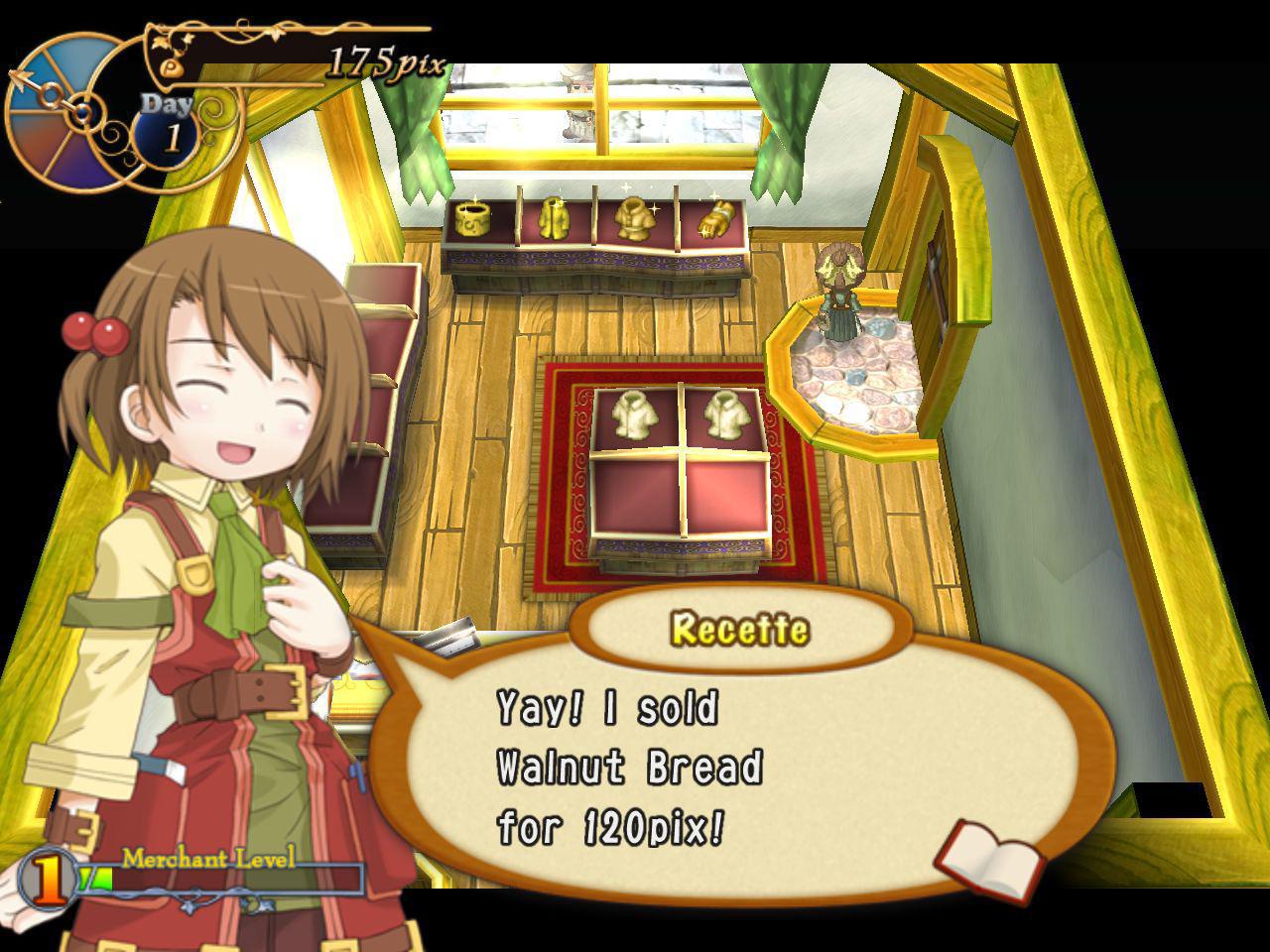1270x952 pixels.
Task: Click the barrel item on the display counter
Action: 474,218
